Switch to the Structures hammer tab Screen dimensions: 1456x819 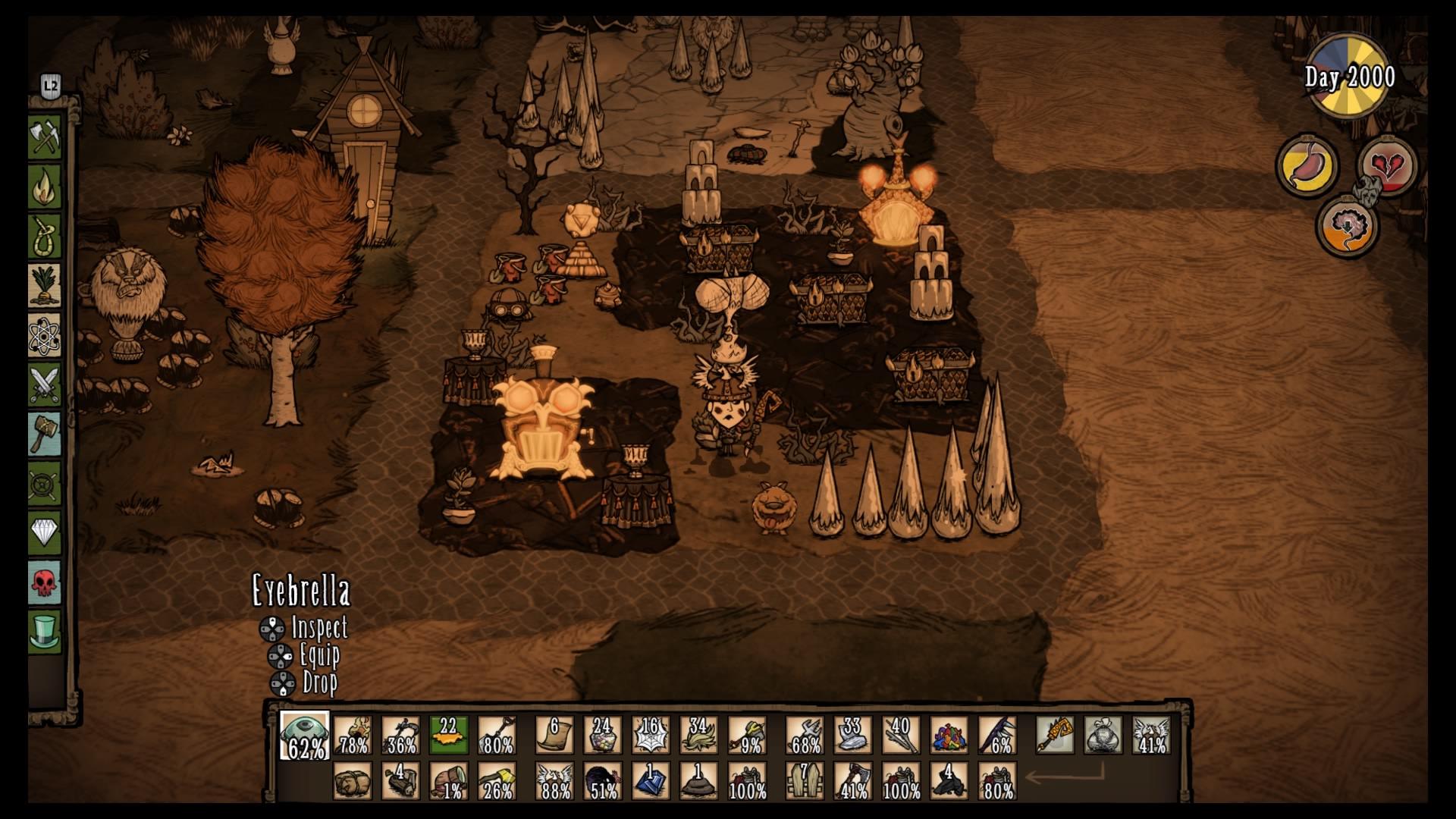point(45,434)
